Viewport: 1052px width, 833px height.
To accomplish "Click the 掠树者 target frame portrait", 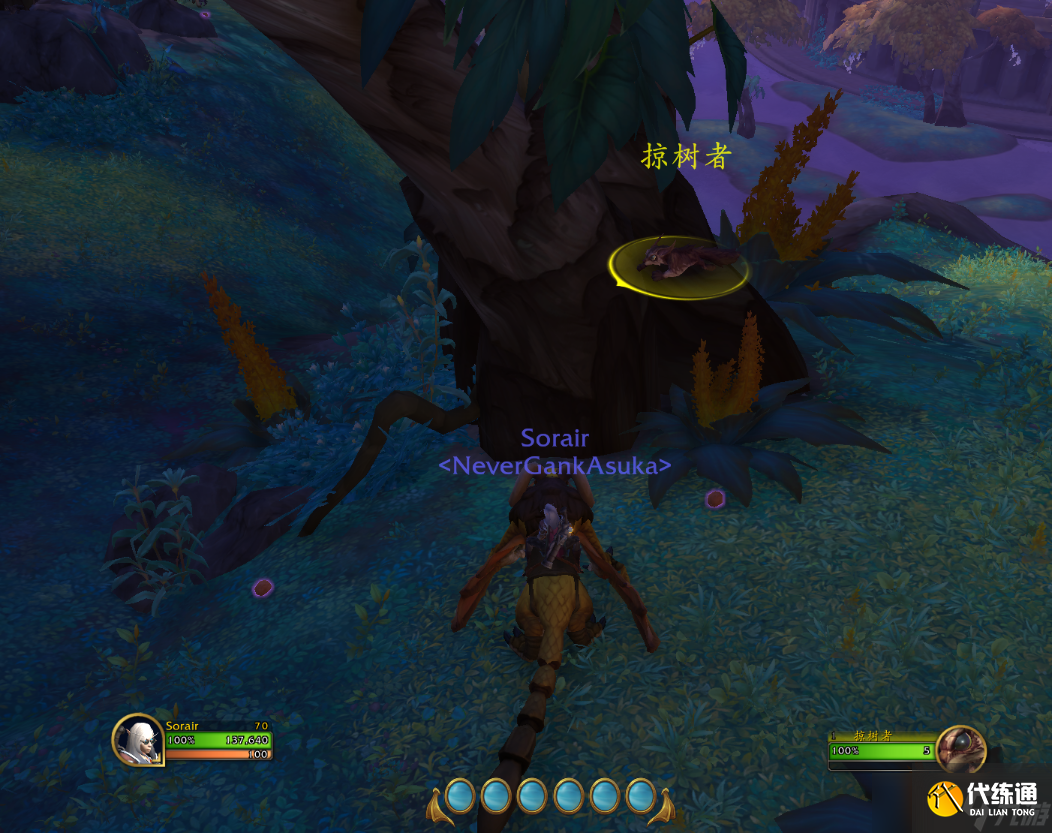I will (961, 749).
